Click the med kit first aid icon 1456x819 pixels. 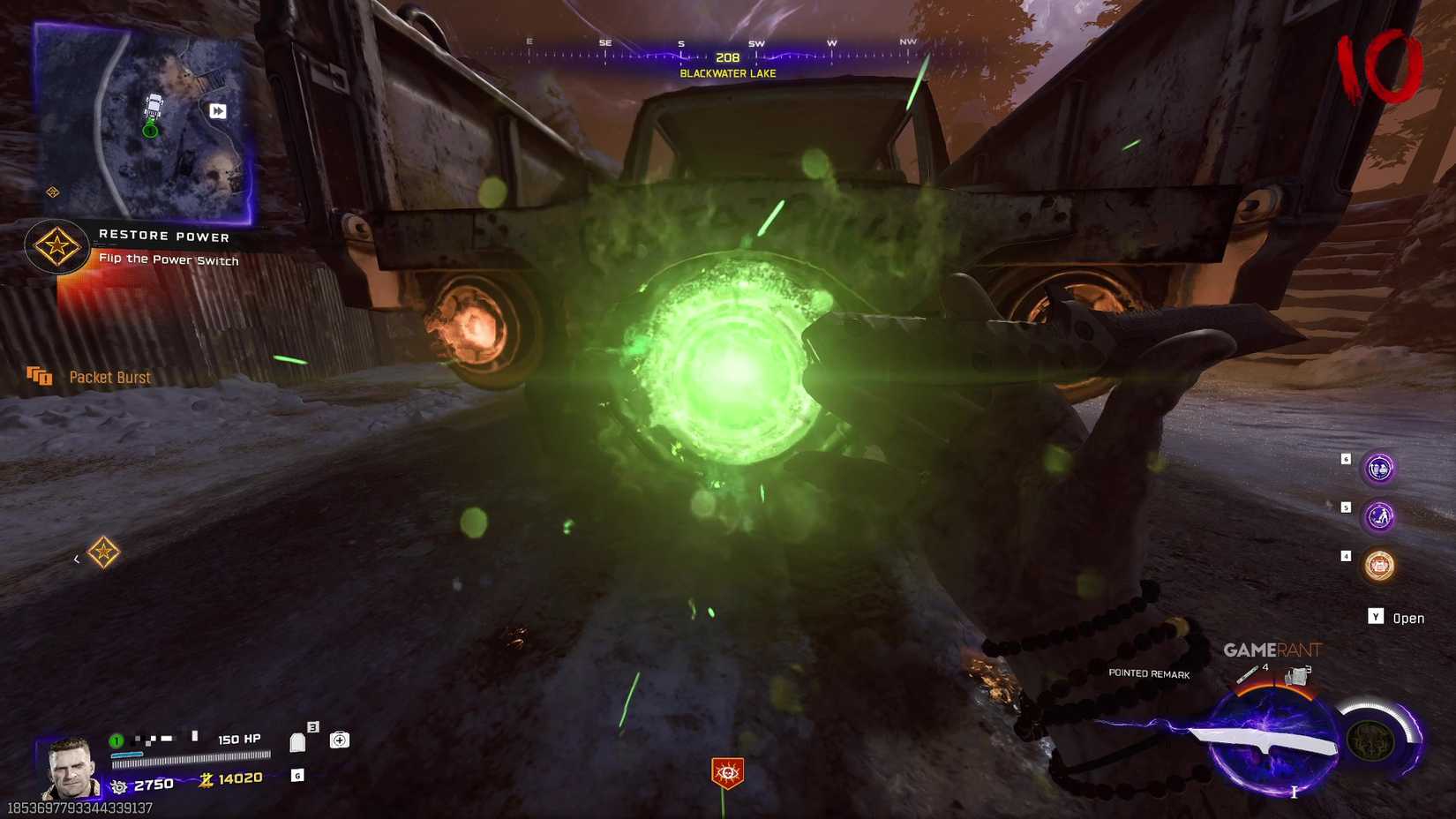[x=339, y=740]
